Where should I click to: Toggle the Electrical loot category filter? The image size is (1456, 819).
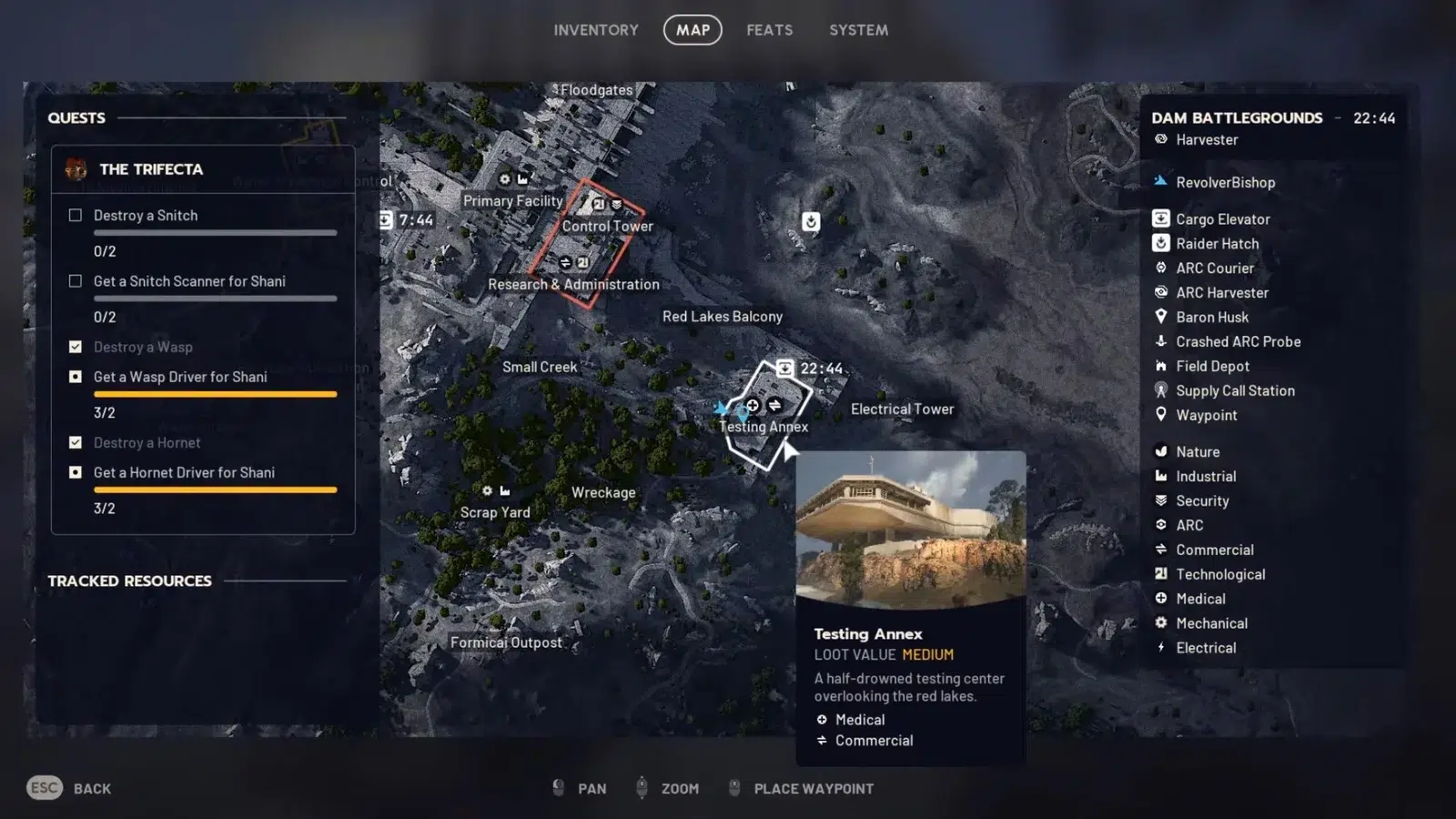[1205, 648]
